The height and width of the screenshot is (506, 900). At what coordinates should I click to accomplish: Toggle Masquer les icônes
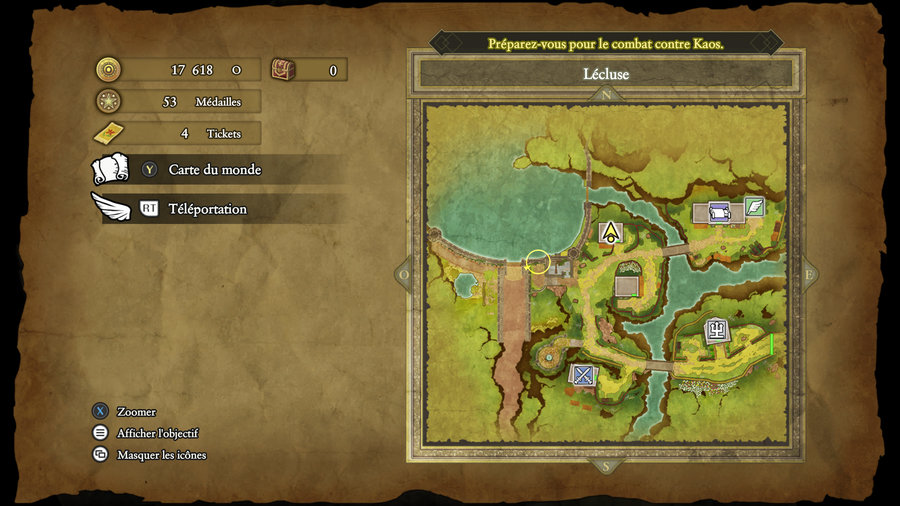(161, 455)
